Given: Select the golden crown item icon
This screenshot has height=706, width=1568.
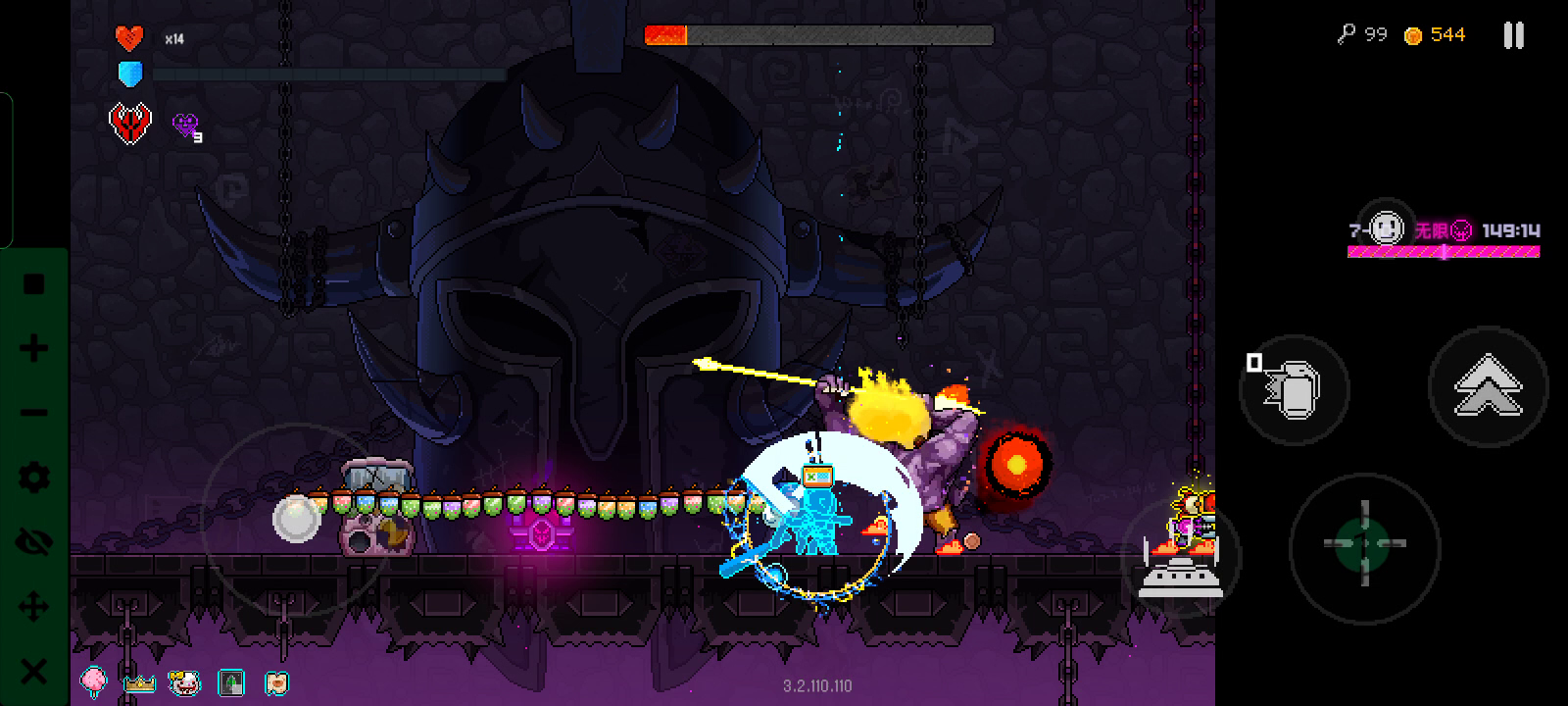Looking at the screenshot, I should tap(139, 682).
